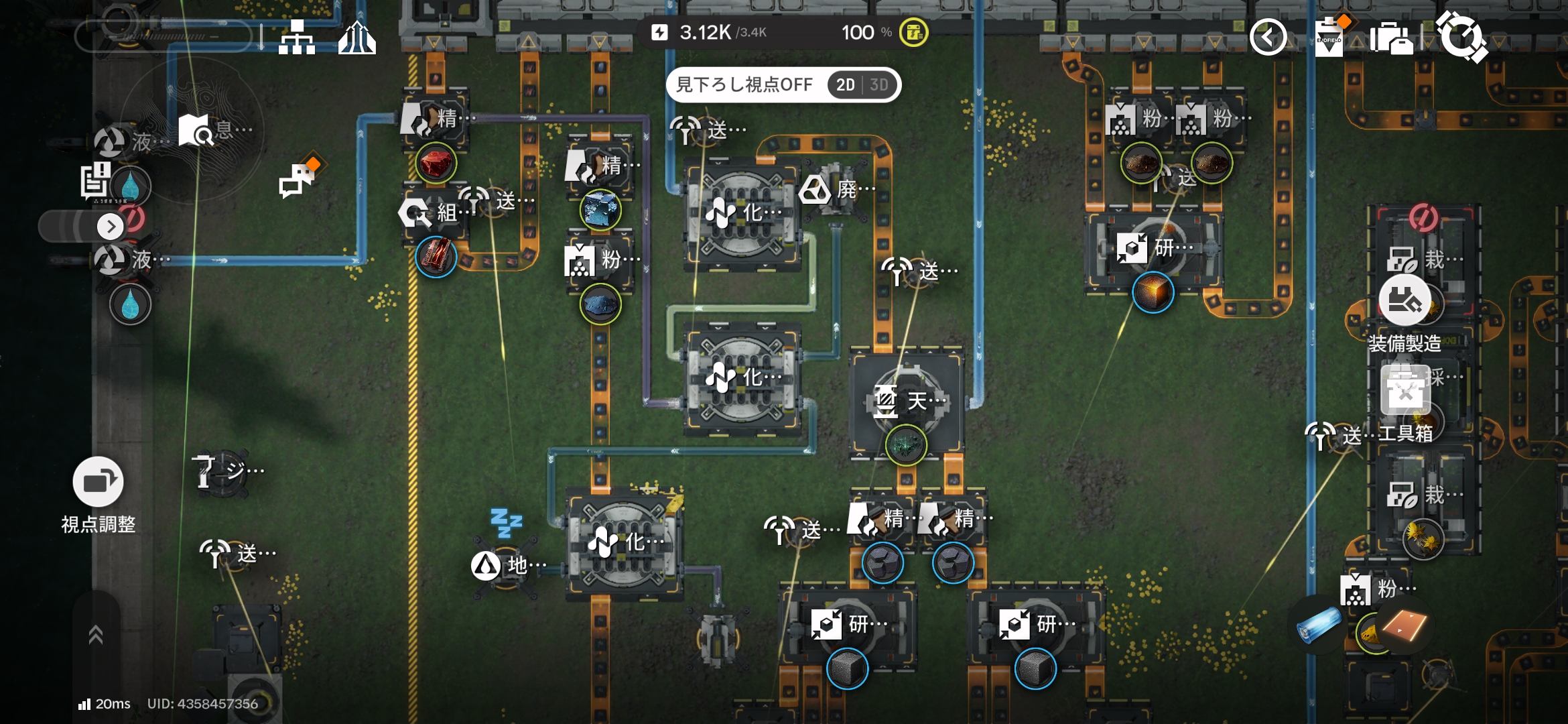Select the 2D view option
The image size is (1568, 724).
(x=845, y=85)
